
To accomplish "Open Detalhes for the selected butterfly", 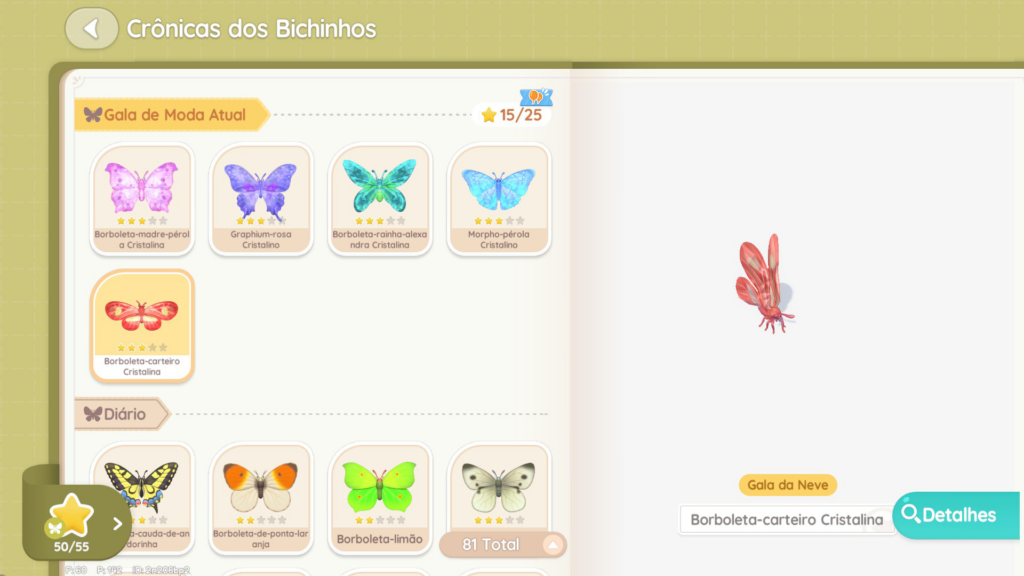I will point(957,515).
